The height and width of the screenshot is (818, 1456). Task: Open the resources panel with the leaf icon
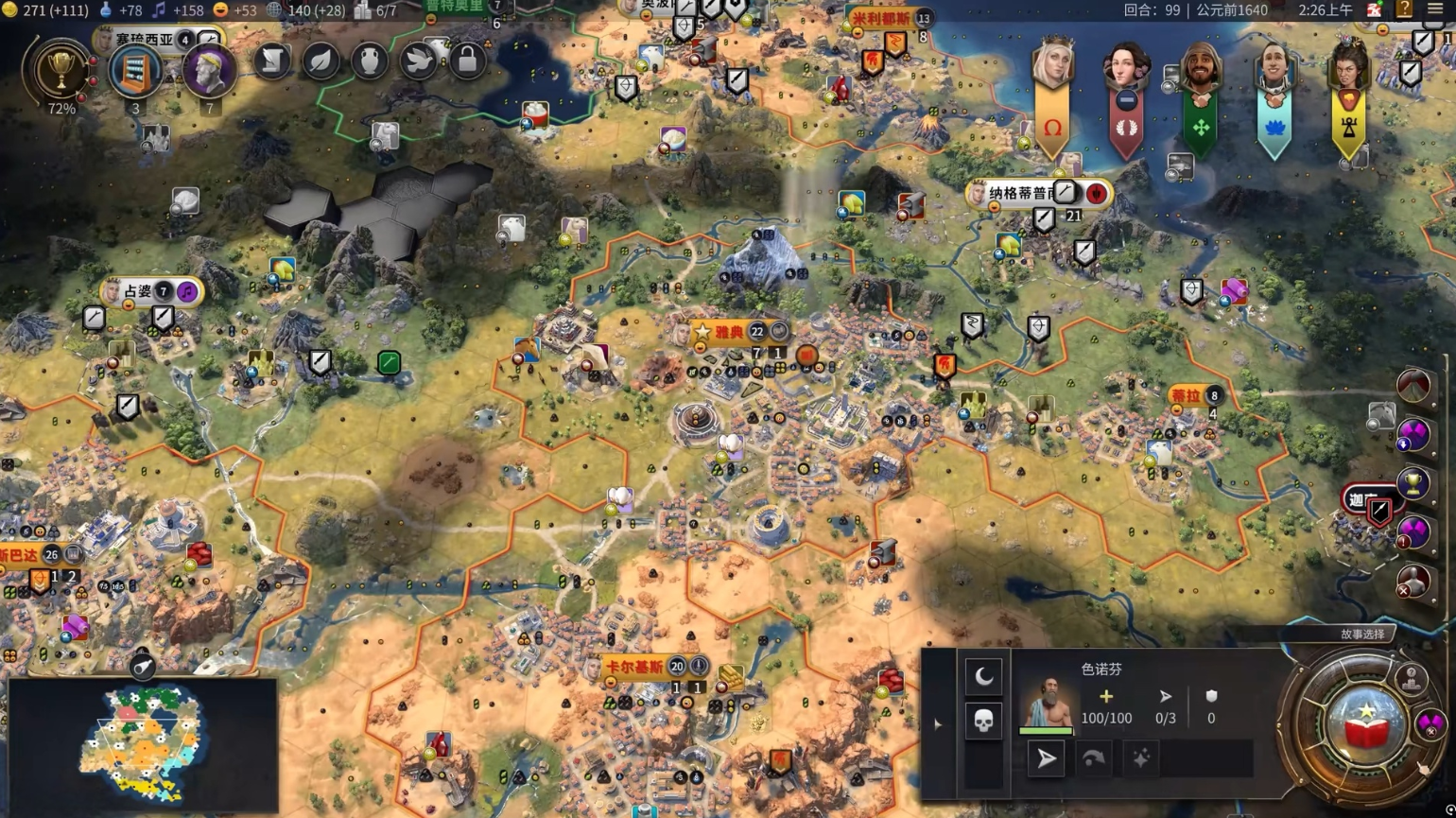321,61
